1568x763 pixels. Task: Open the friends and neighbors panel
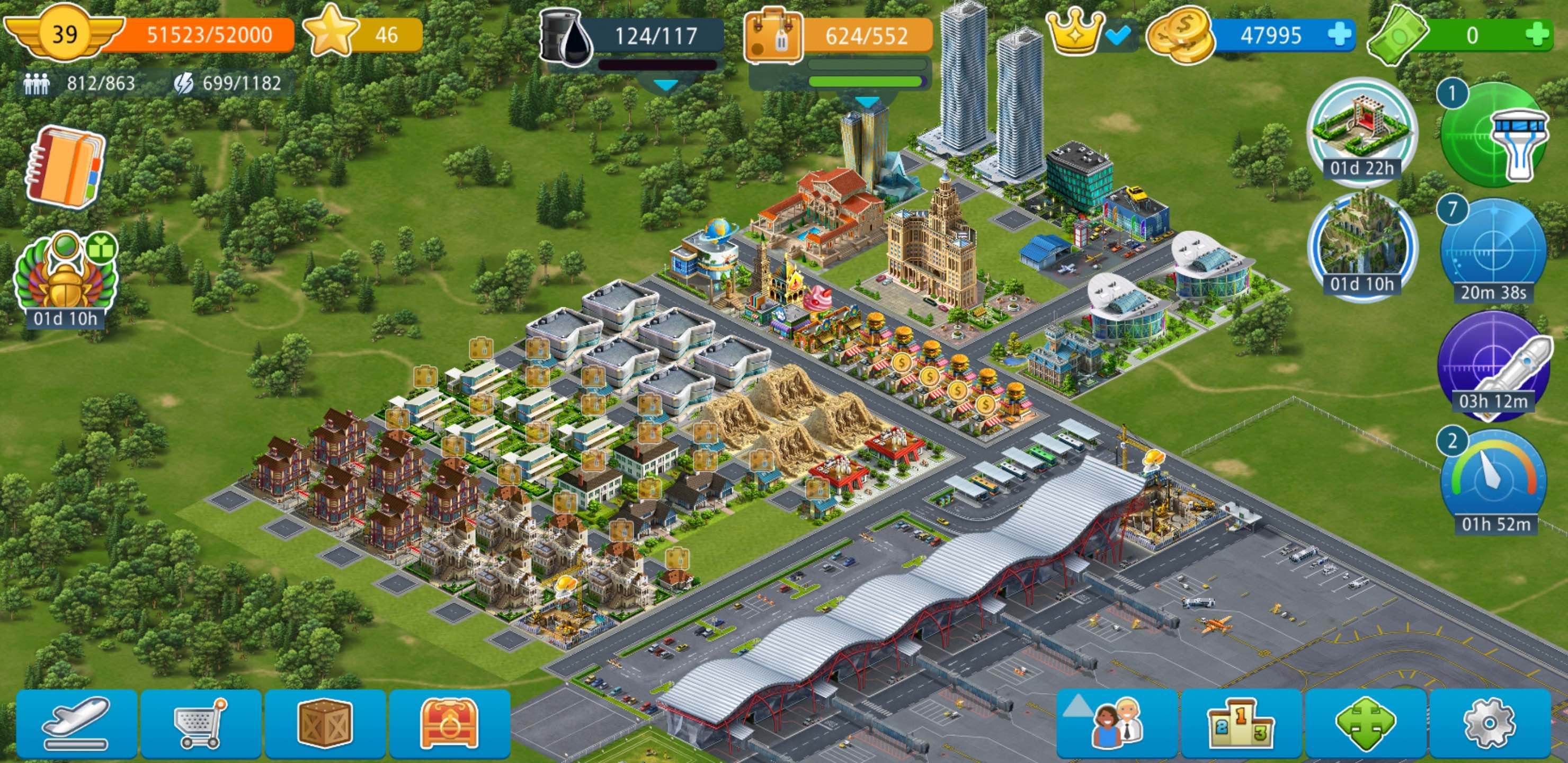click(x=1116, y=723)
